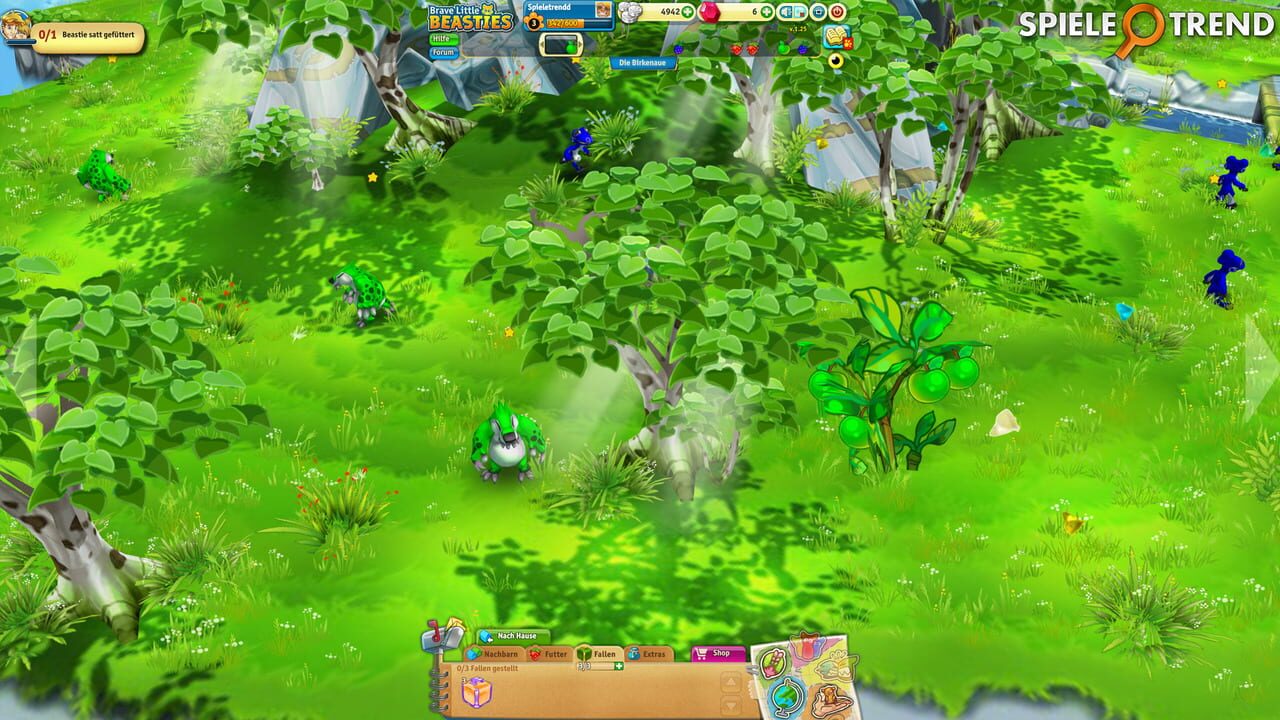Image resolution: width=1280 pixels, height=720 pixels.
Task: Click the yellow eye visibility icon
Action: (x=834, y=60)
